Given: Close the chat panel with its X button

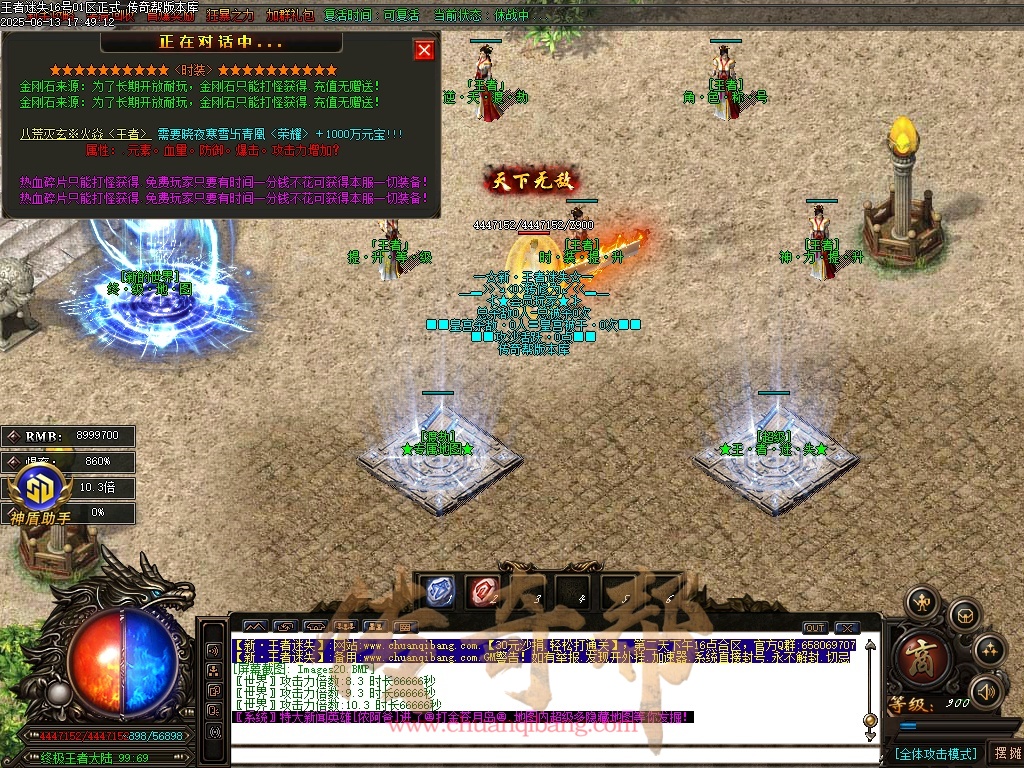Looking at the screenshot, I should tap(847, 628).
